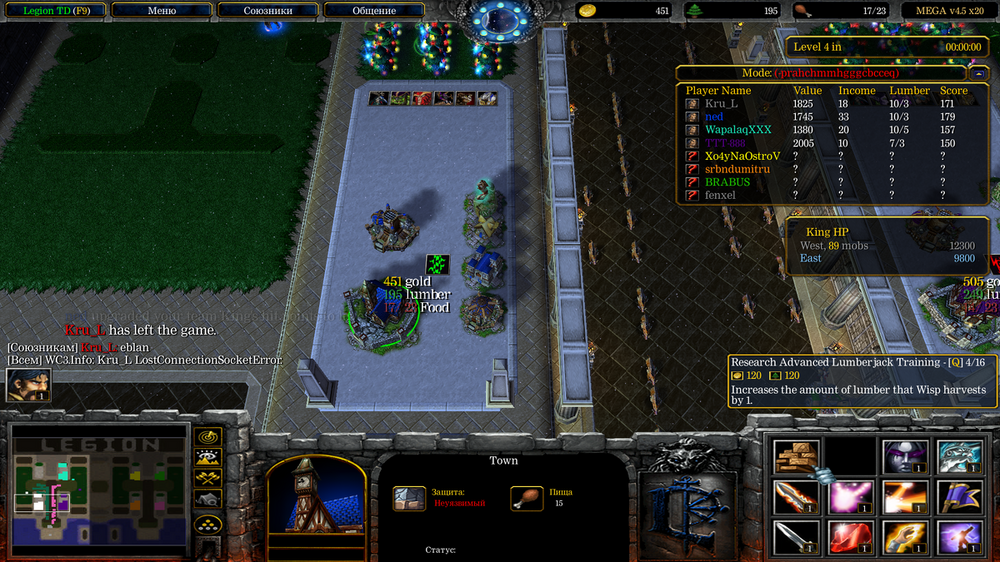Collapse the scoreboard with the arrow button
The width and height of the screenshot is (1000, 562).
977,73
